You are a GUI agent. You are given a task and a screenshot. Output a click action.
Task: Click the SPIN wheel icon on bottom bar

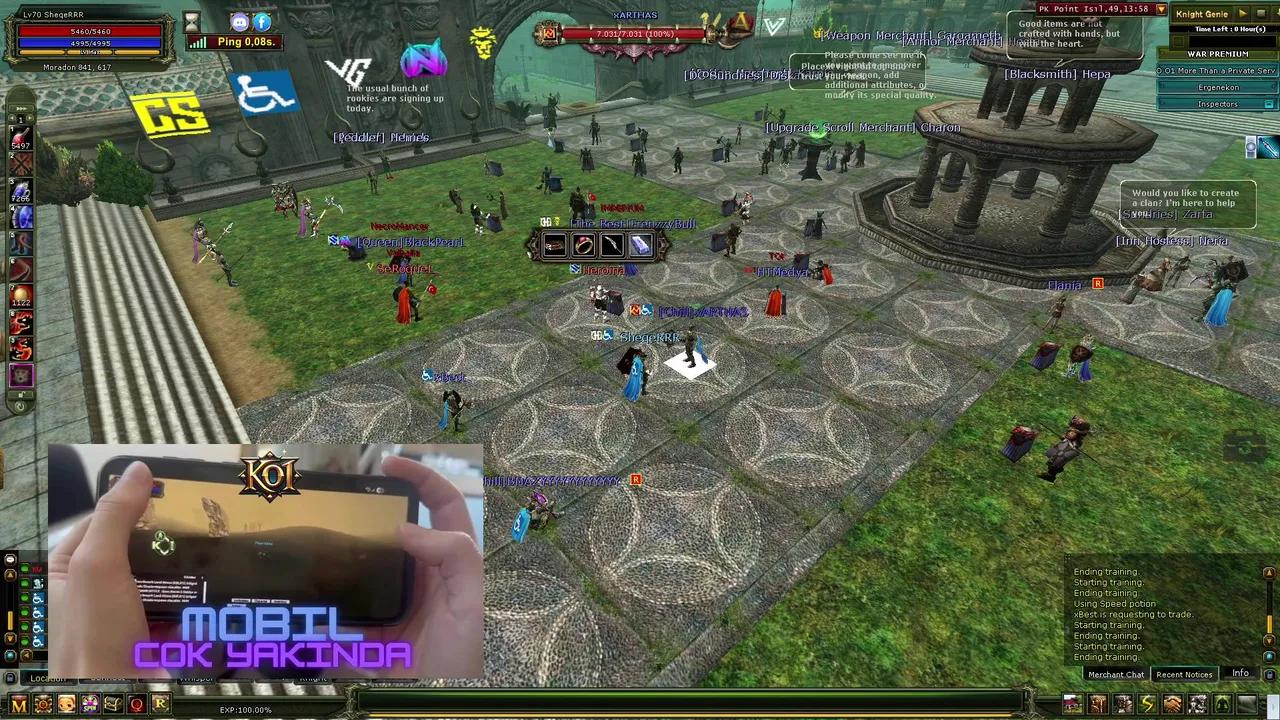88,704
